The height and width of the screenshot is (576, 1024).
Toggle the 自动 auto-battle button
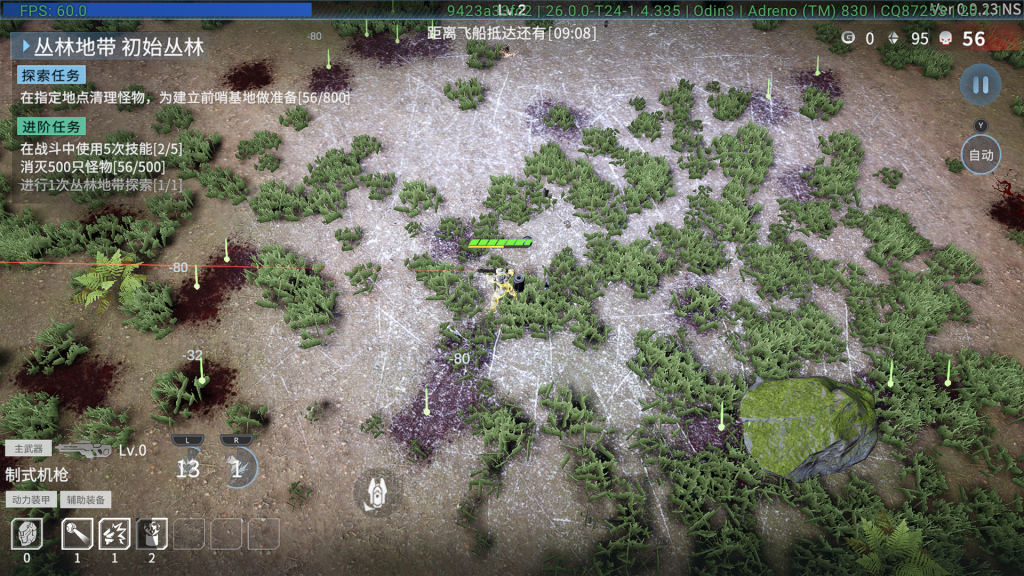980,155
